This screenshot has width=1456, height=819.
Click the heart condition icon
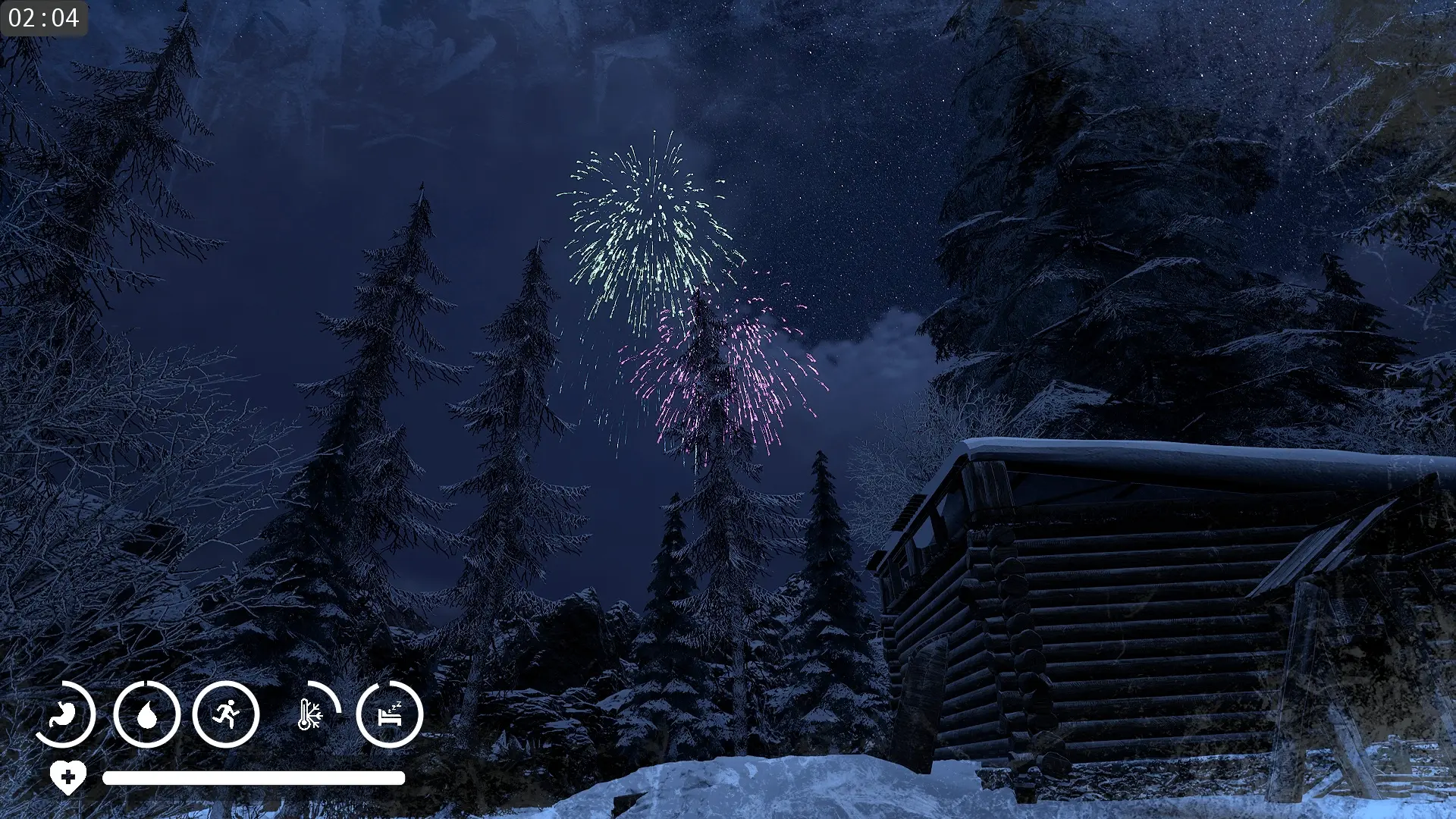point(68,777)
